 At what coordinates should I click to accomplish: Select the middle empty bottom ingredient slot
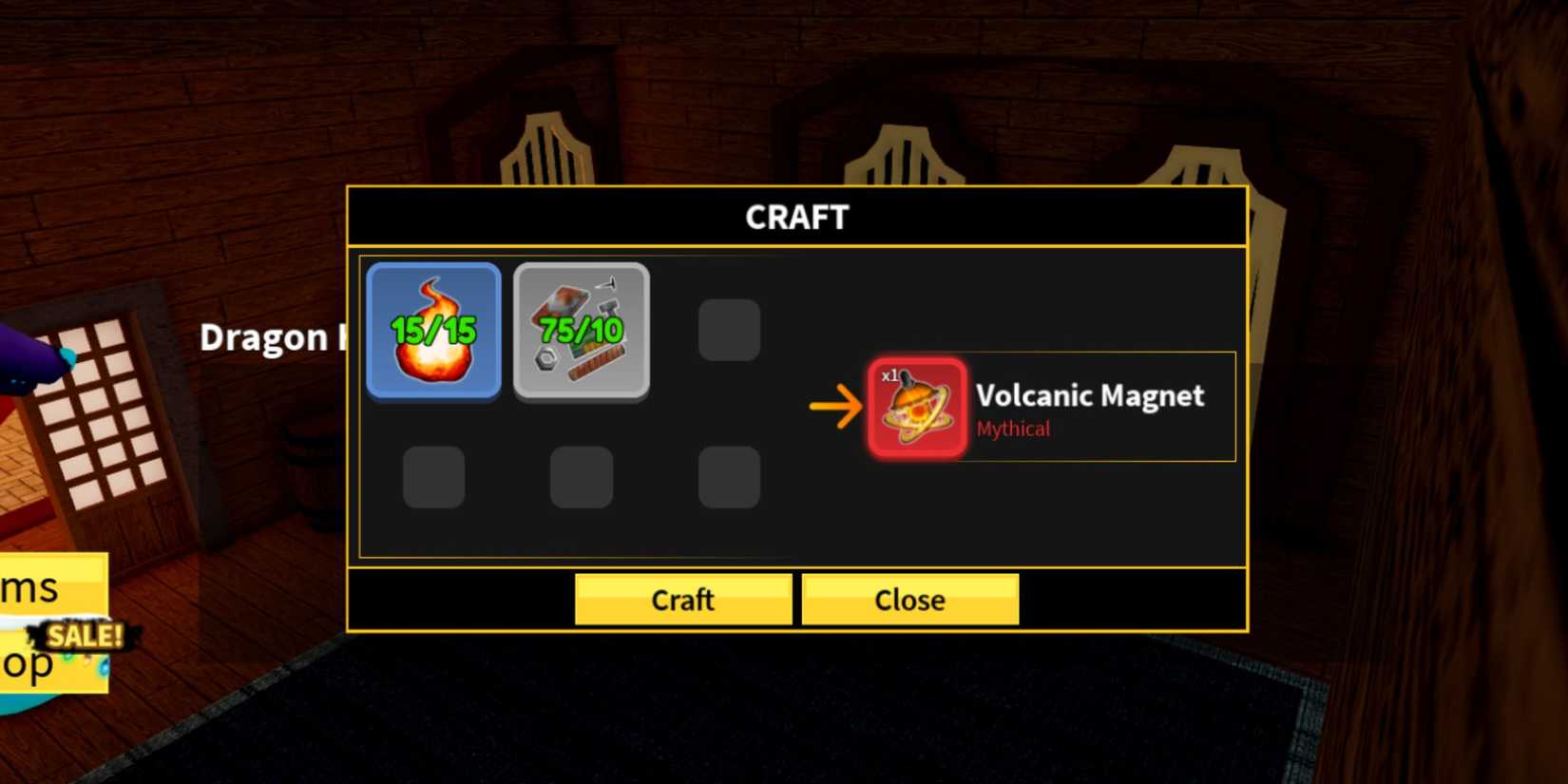581,478
